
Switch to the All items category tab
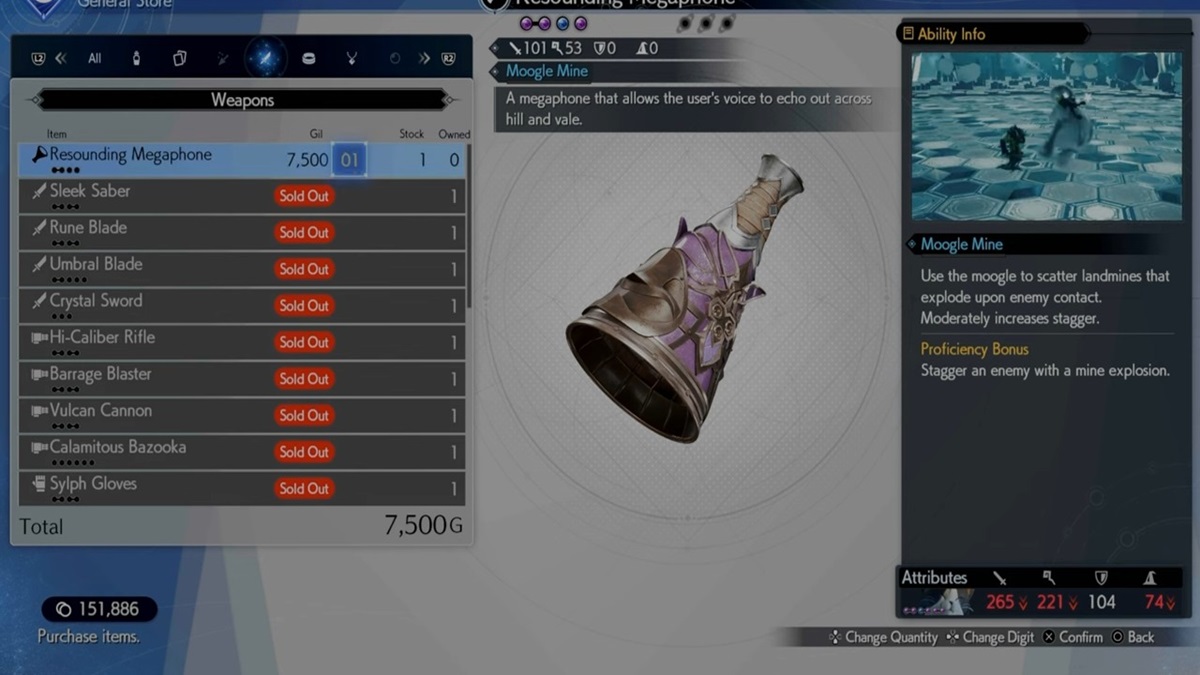click(x=94, y=59)
